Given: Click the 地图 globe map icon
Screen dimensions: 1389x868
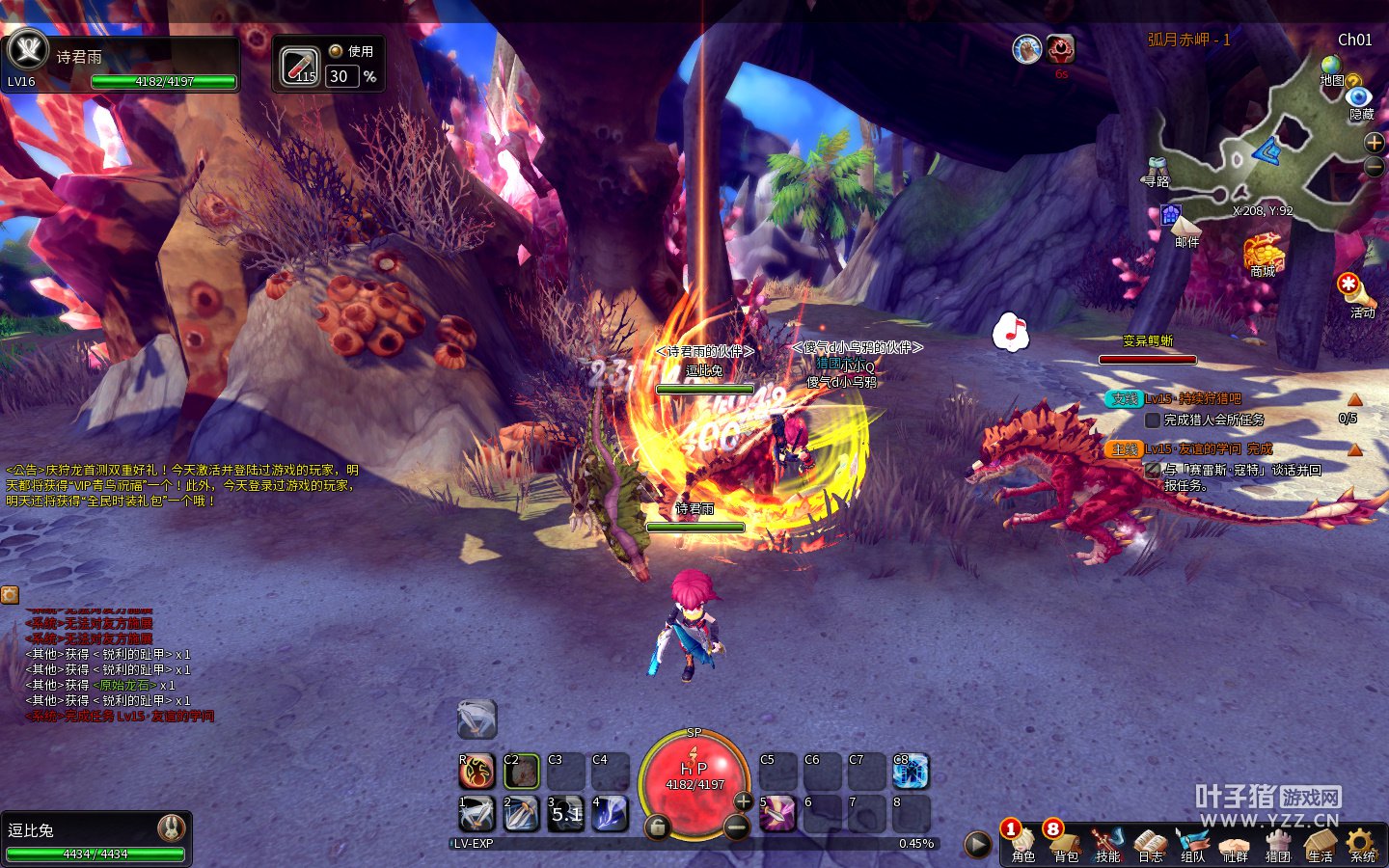Looking at the screenshot, I should click(x=1332, y=68).
